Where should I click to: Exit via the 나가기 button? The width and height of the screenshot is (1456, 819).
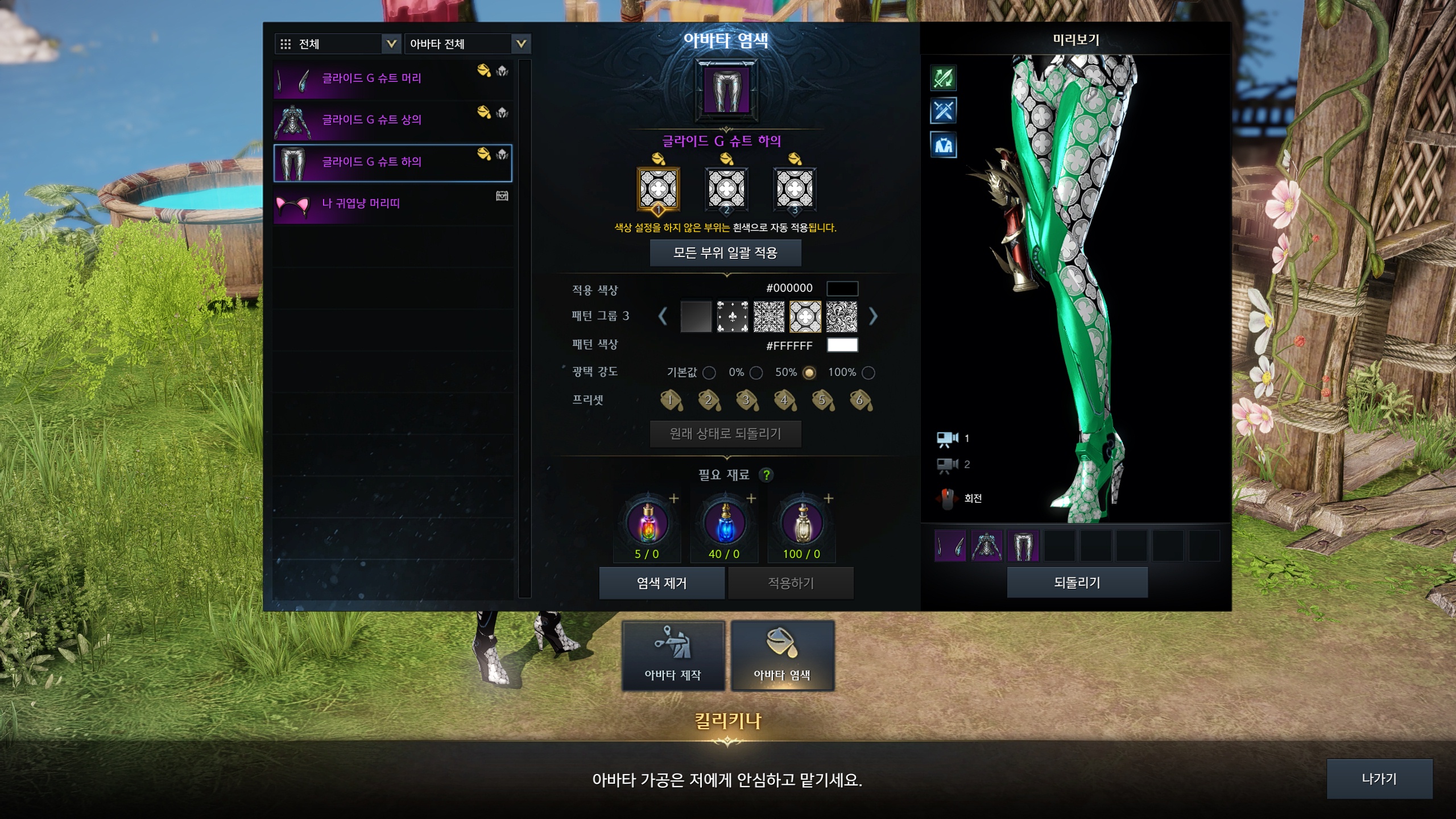pyautogui.click(x=1379, y=779)
